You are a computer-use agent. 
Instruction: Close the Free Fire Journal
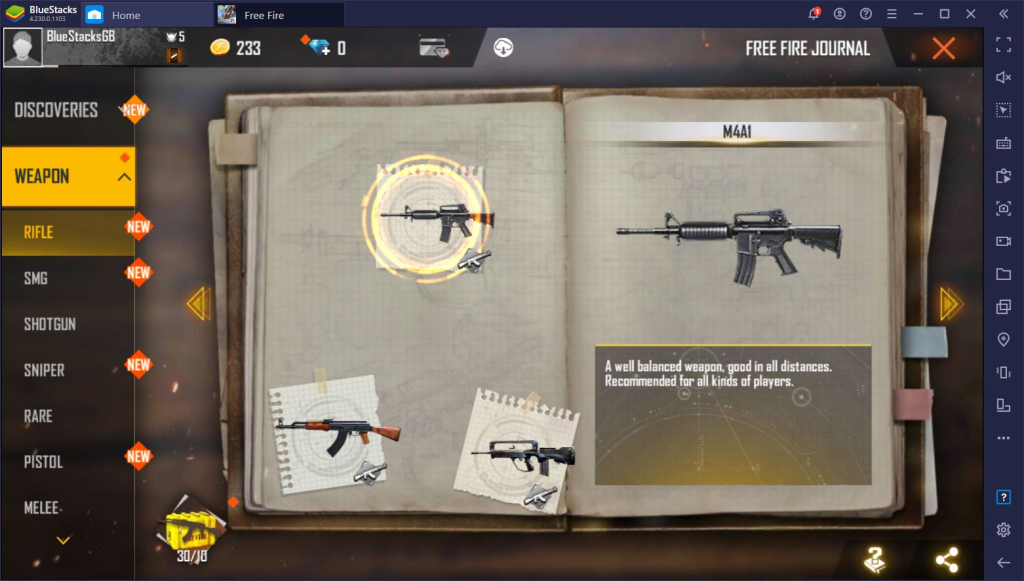point(942,48)
